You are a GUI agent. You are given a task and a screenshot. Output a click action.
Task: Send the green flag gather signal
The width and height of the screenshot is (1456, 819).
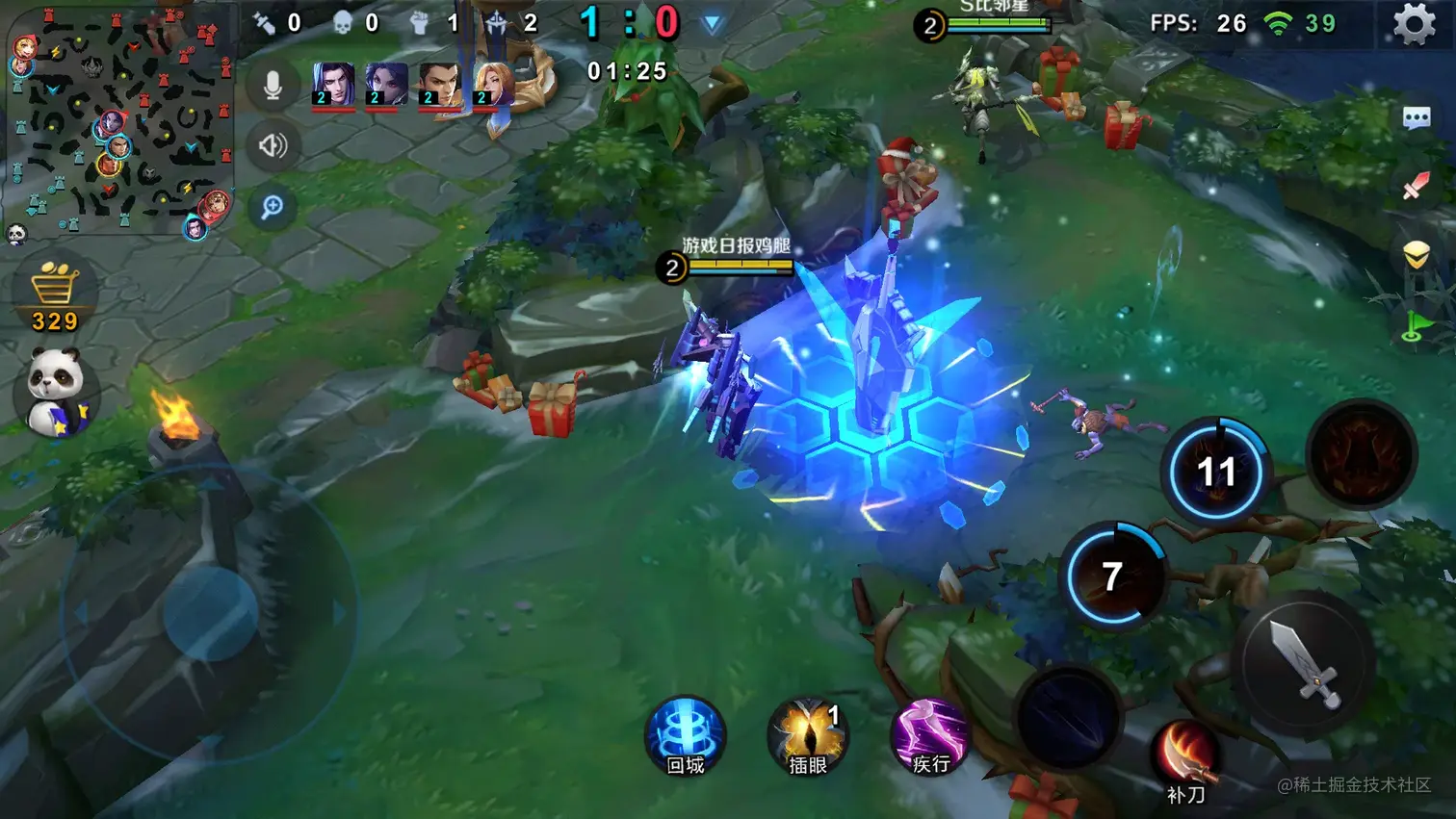tap(1415, 325)
